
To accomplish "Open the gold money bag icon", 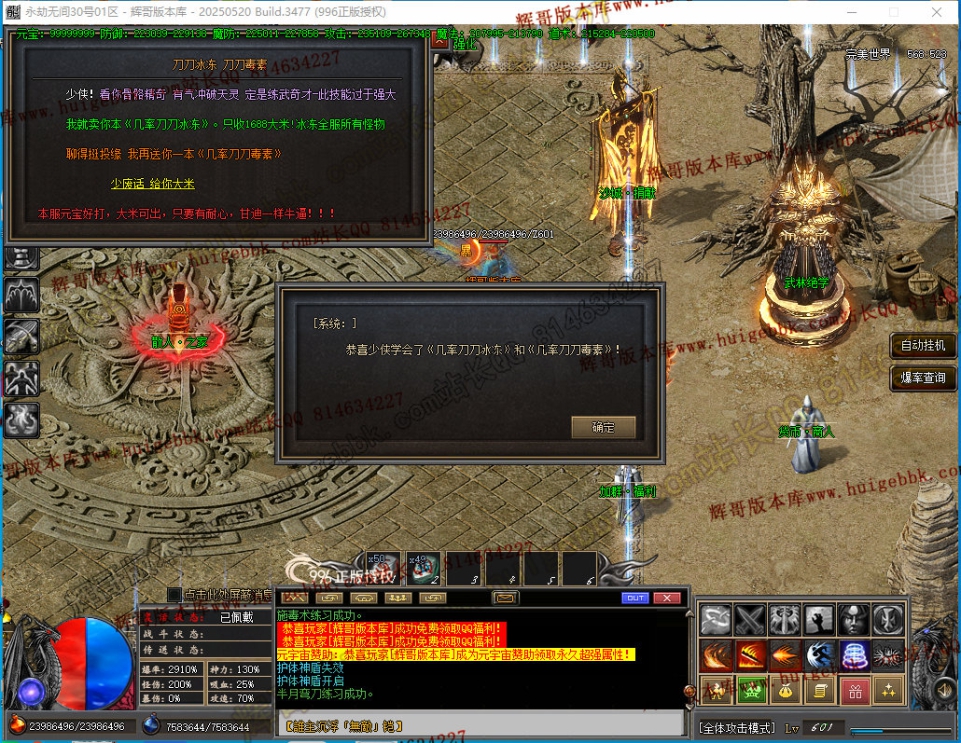I will pos(785,690).
